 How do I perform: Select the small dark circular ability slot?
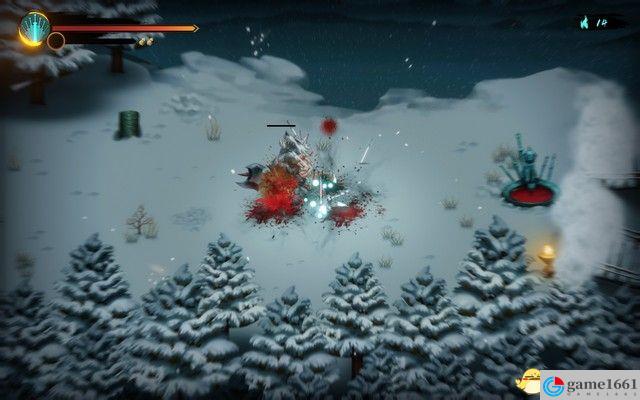click(56, 41)
